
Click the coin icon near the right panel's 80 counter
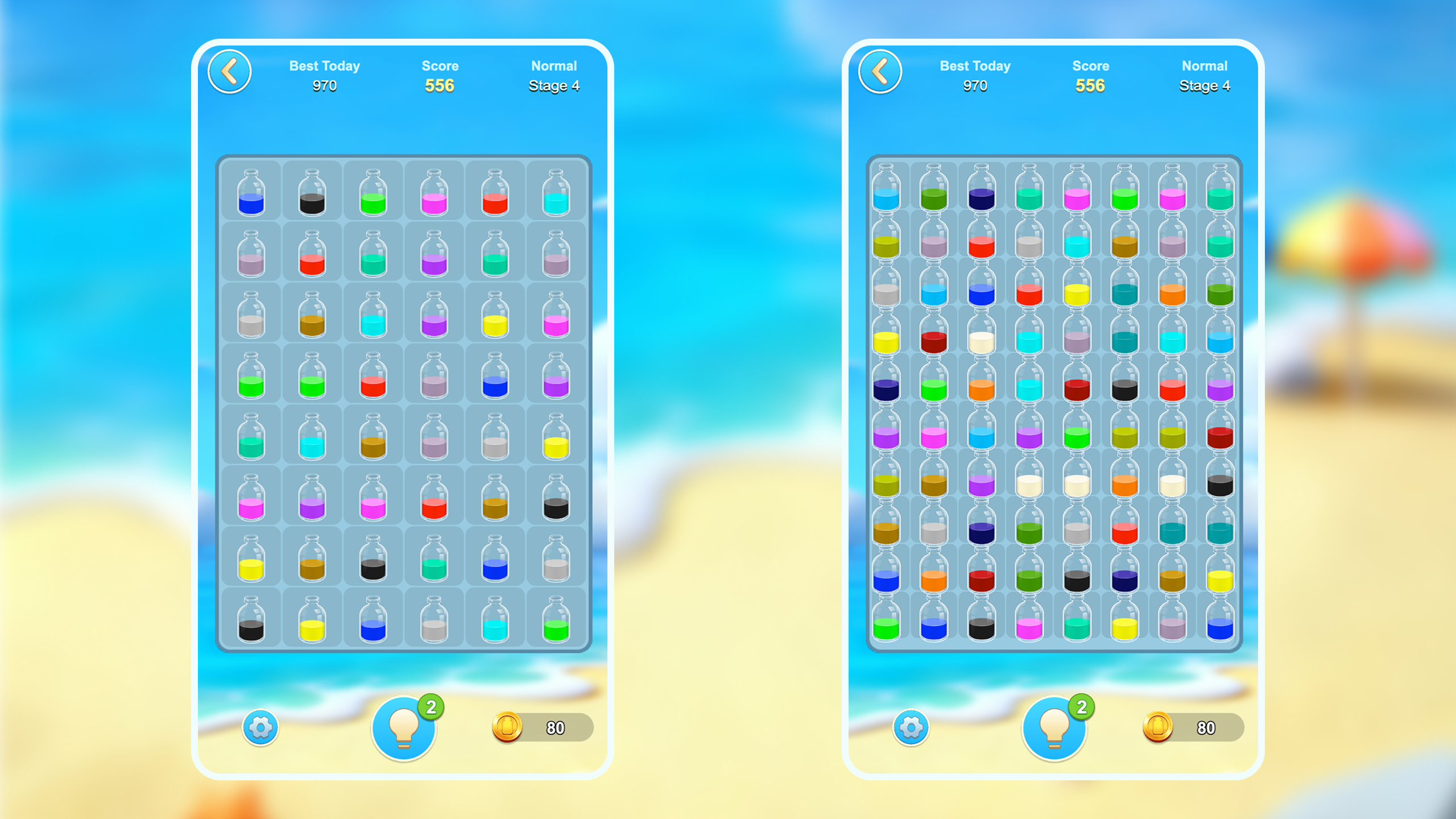pyautogui.click(x=1159, y=729)
